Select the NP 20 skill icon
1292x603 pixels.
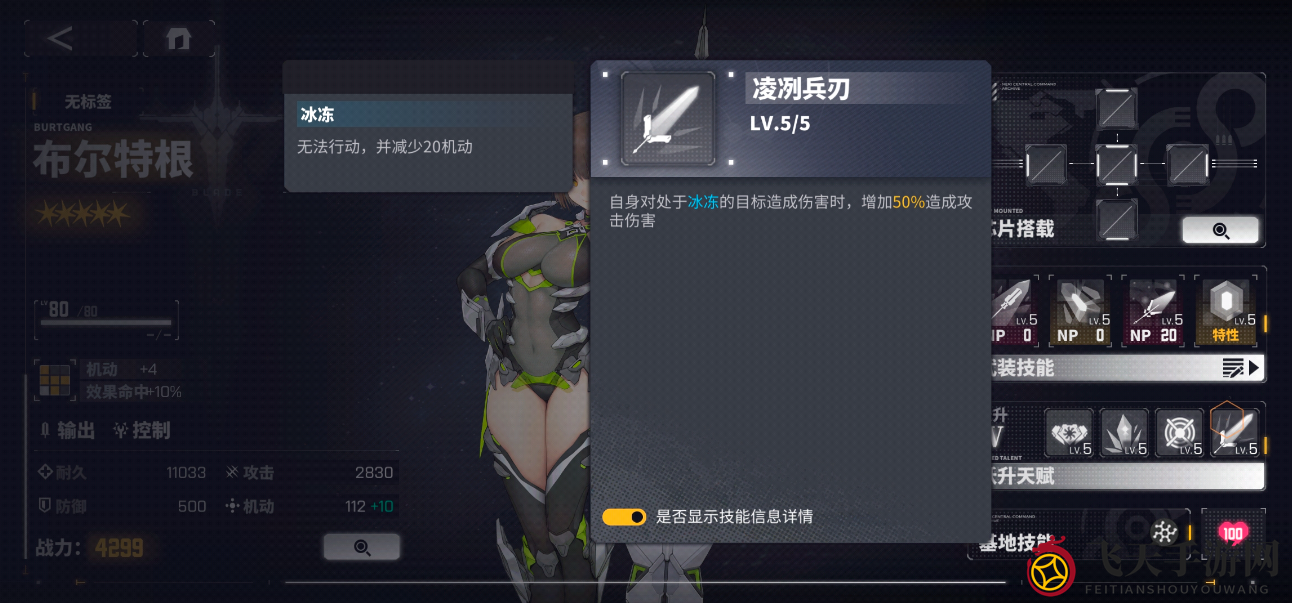tap(1153, 313)
